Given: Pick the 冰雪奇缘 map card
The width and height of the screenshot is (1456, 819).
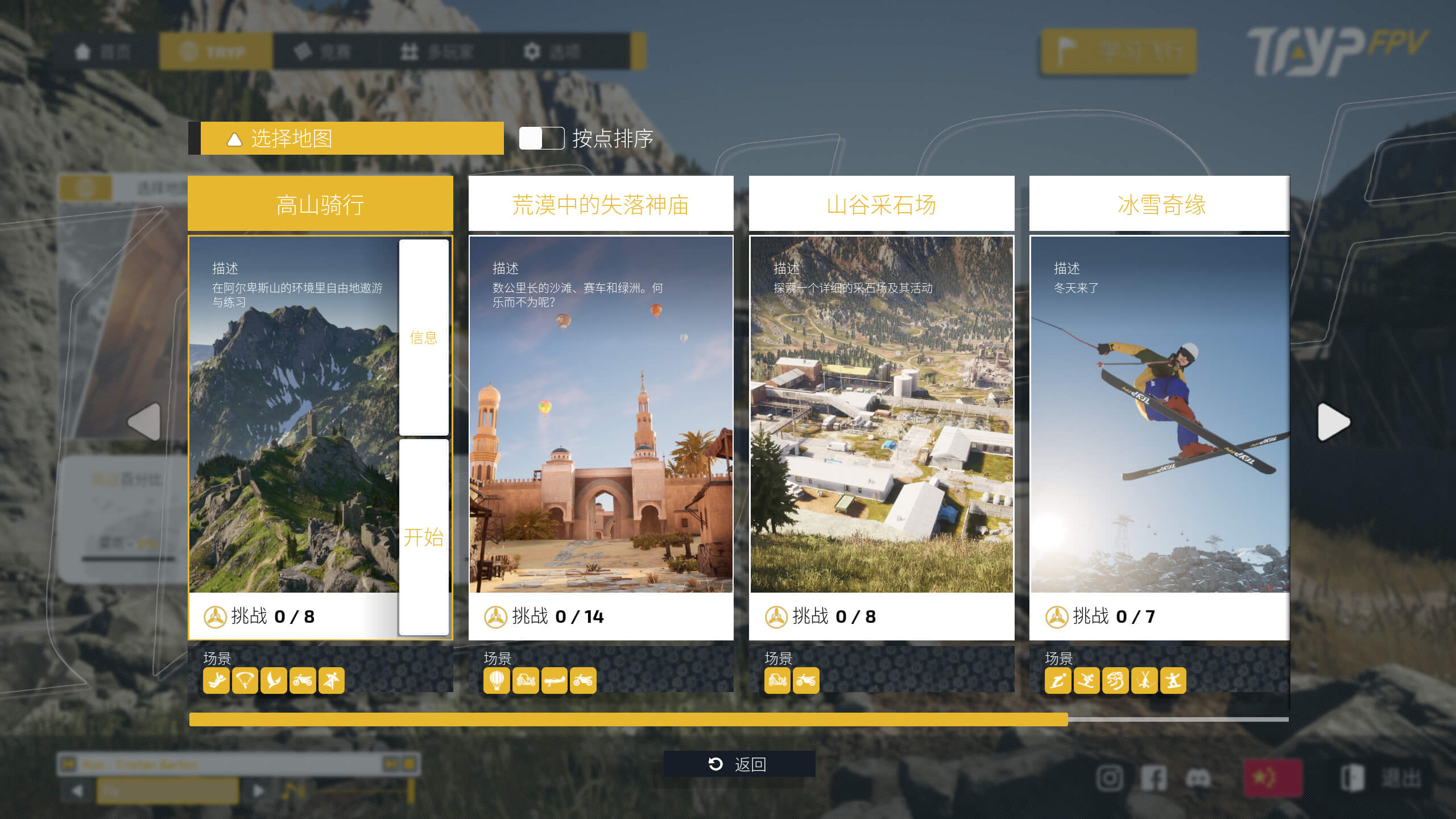Looking at the screenshot, I should (1159, 415).
